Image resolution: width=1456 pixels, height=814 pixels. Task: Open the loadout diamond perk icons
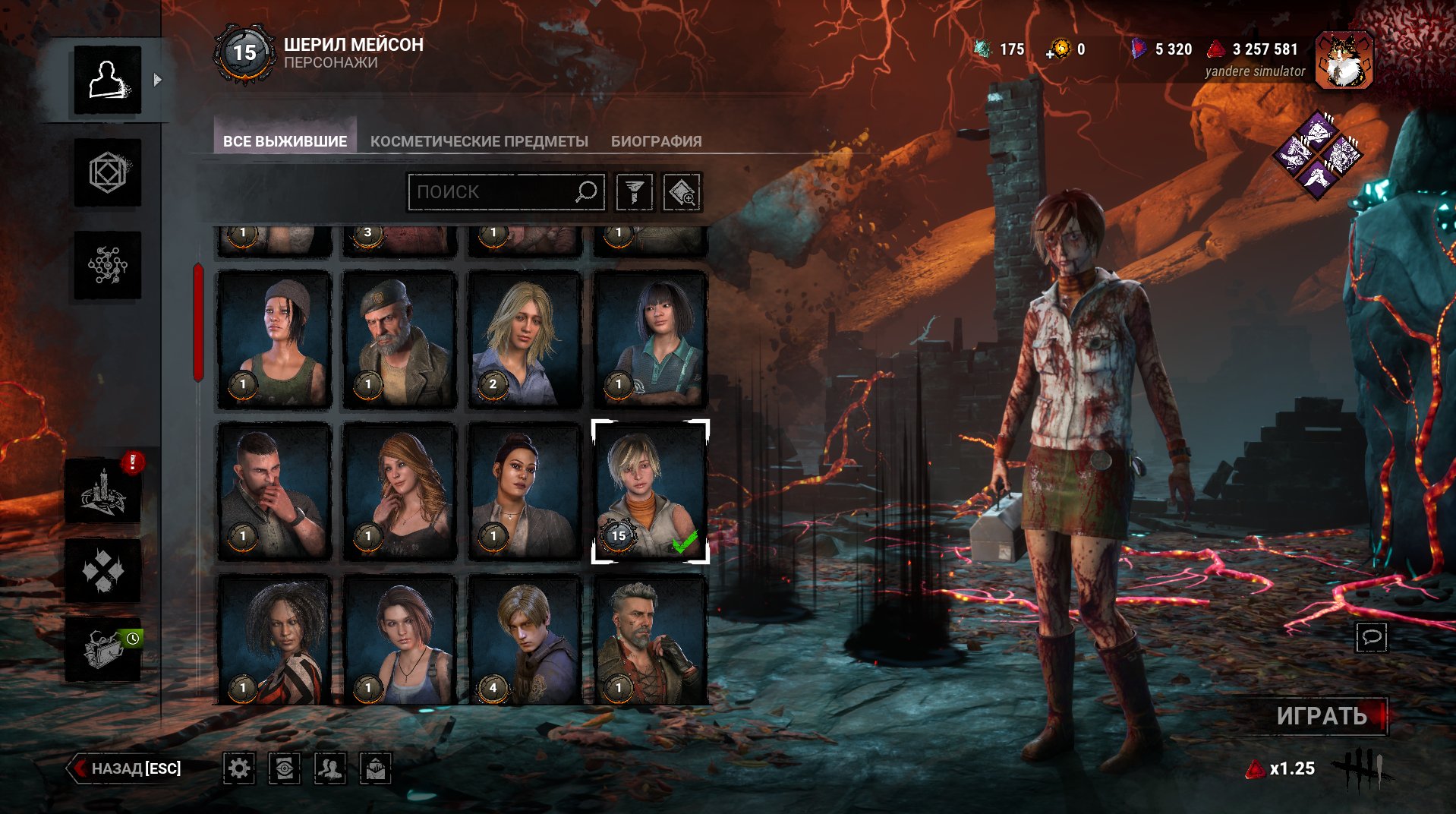click(1317, 155)
